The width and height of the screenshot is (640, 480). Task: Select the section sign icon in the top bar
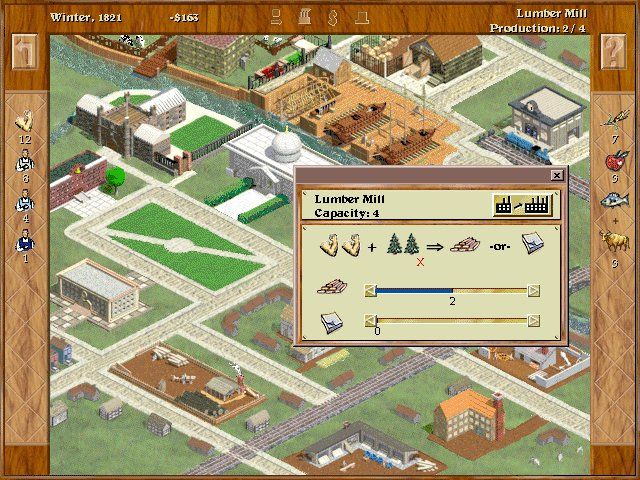(x=320, y=16)
